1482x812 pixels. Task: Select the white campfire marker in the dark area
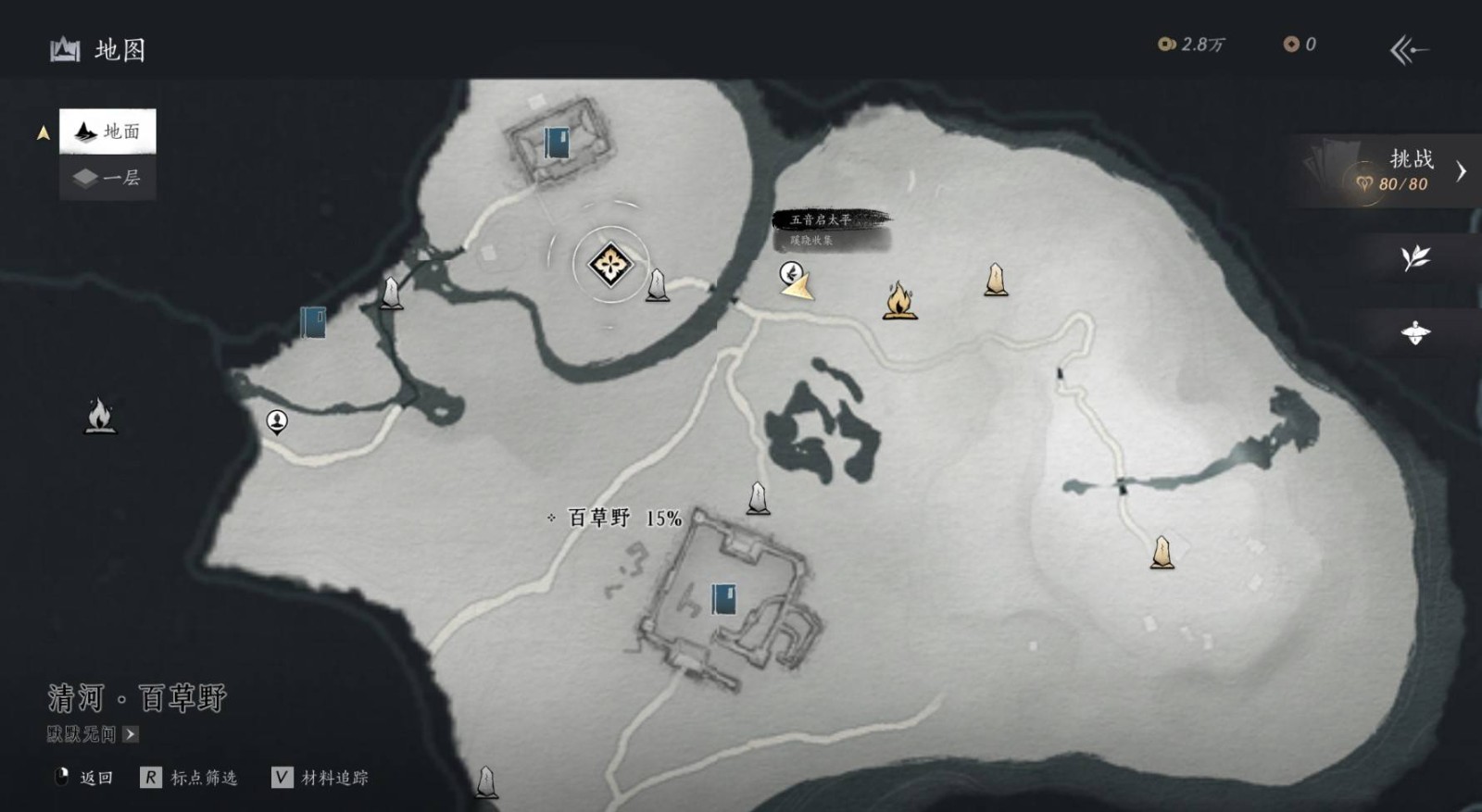pos(100,416)
